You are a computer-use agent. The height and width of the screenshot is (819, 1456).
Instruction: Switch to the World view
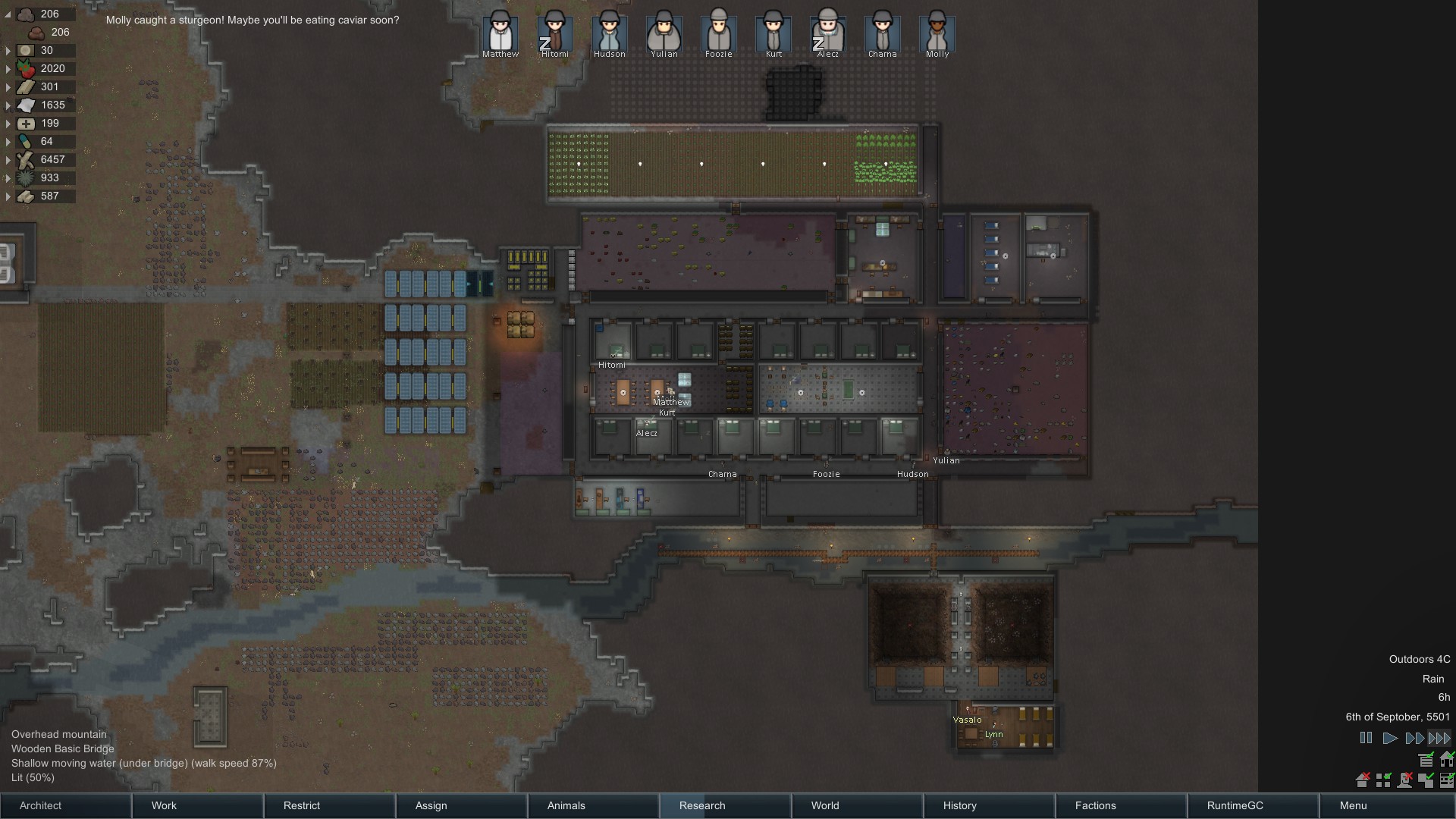[x=857, y=805]
